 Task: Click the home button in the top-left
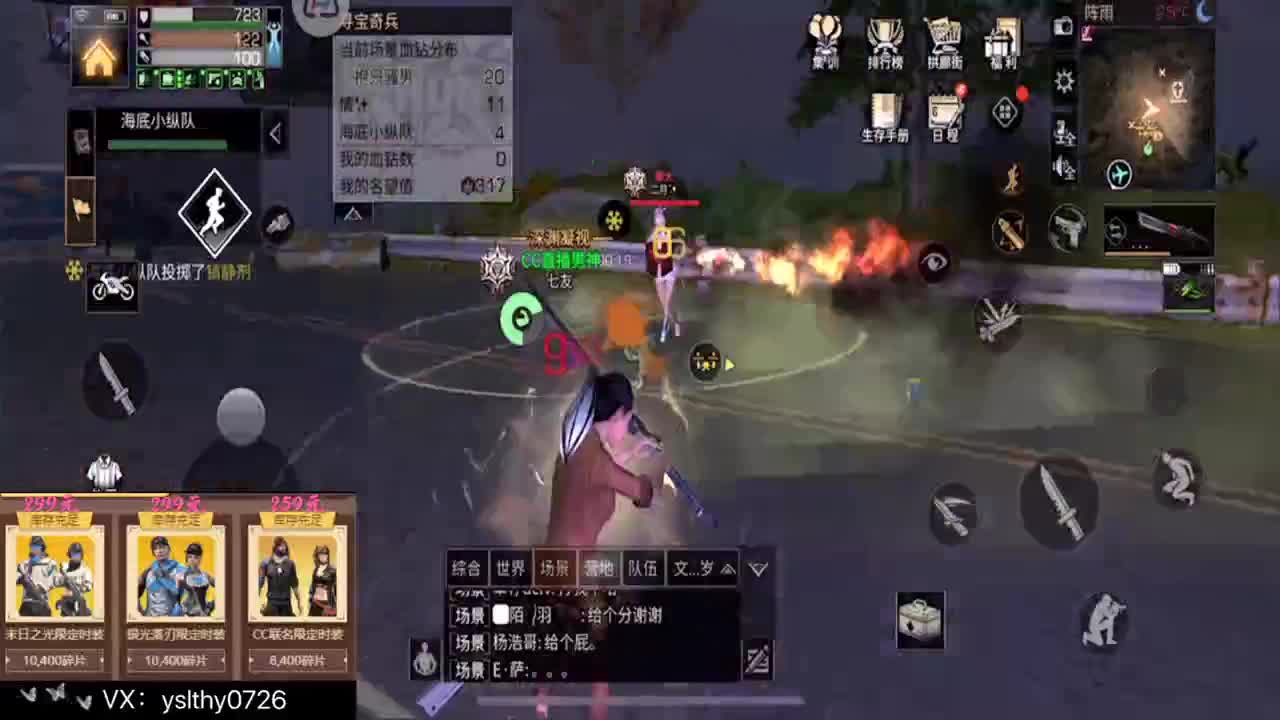pyautogui.click(x=99, y=57)
